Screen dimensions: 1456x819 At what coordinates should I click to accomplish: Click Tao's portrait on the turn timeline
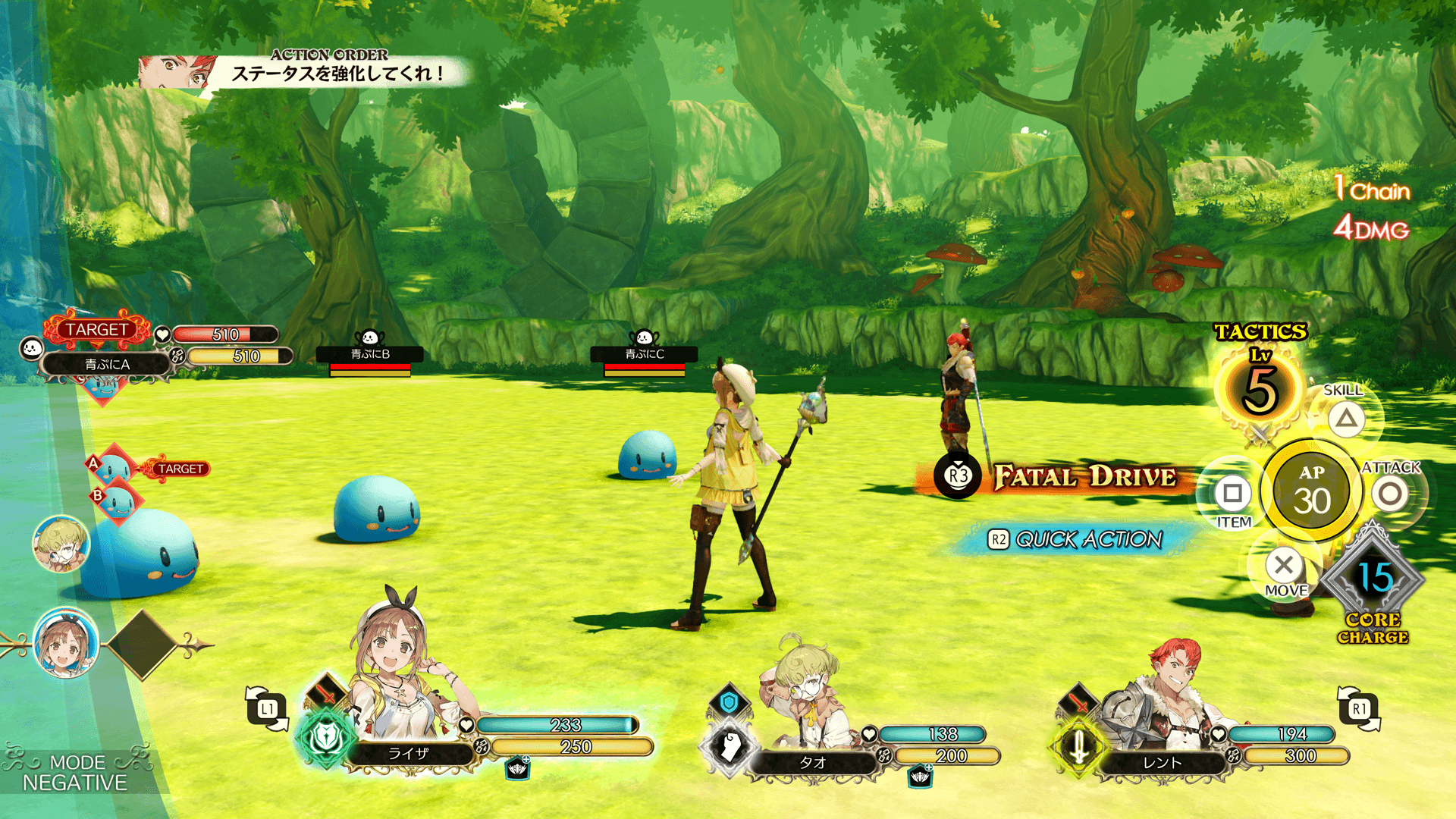[61, 544]
